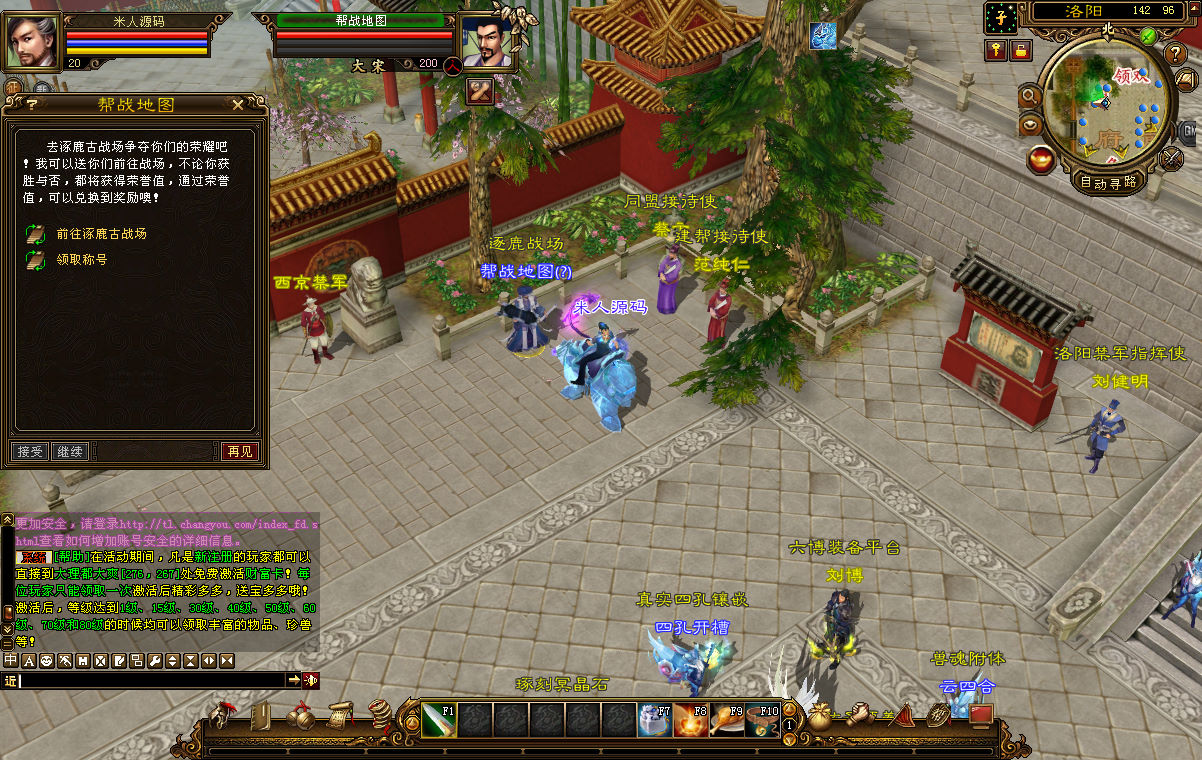
Task: Activate the F1 green blade skill
Action: 438,720
